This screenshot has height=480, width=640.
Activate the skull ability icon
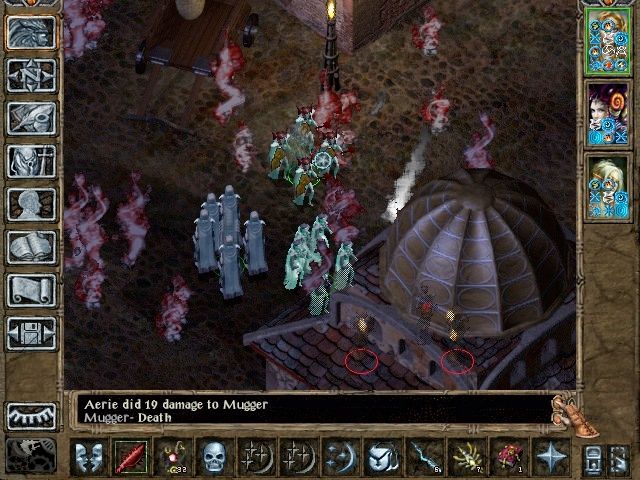point(214,457)
